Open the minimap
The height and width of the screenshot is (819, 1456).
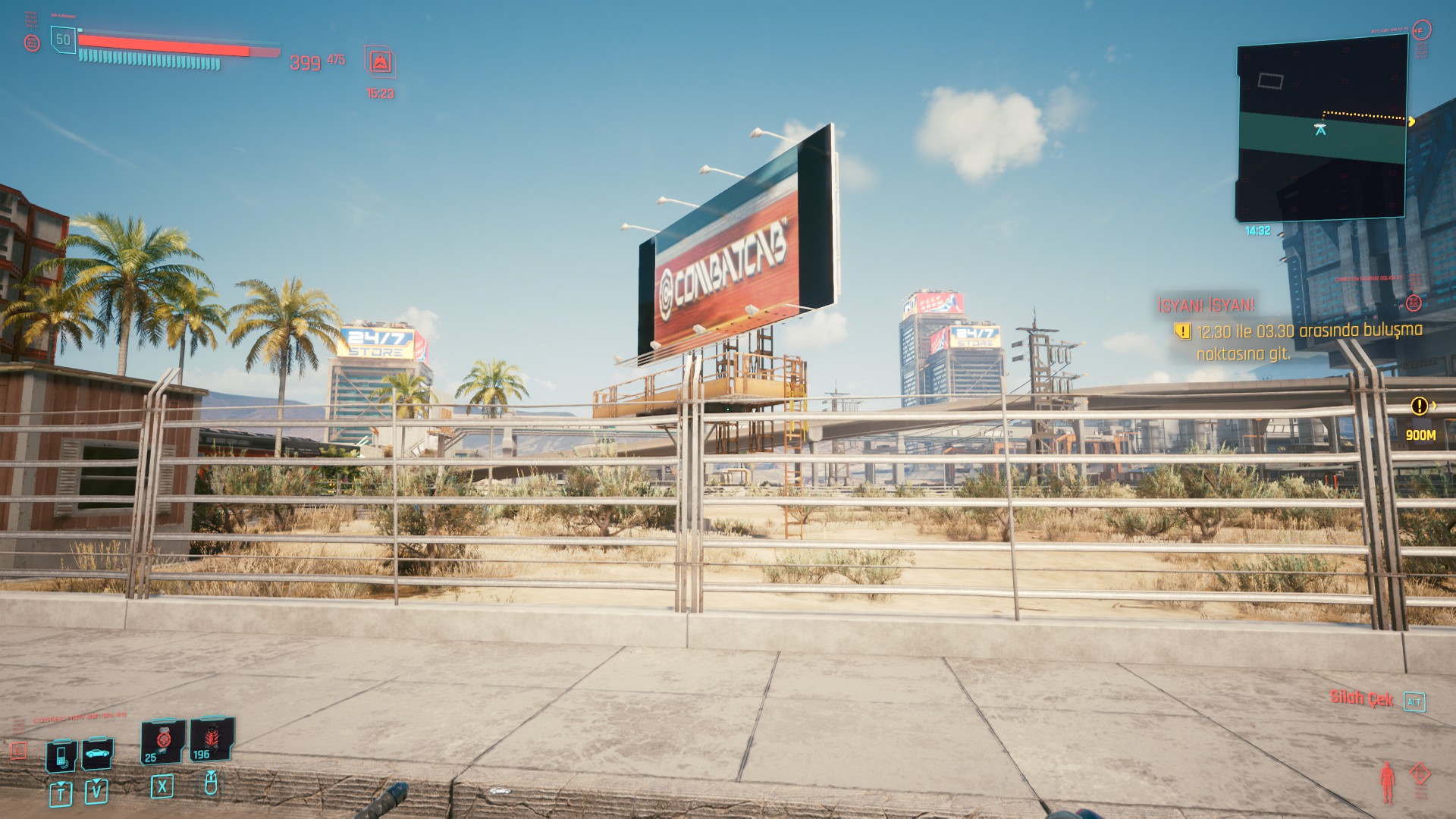(1322, 130)
